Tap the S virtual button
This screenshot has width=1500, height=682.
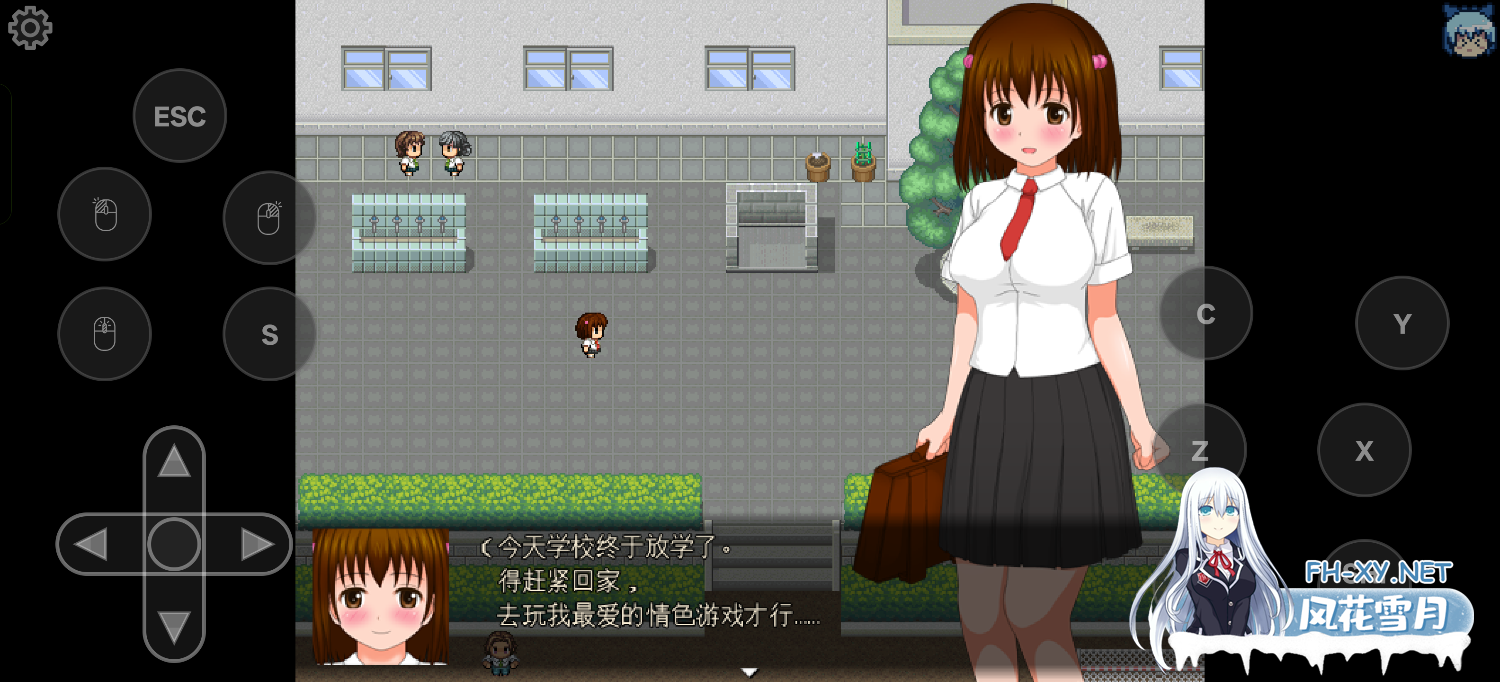(x=269, y=334)
